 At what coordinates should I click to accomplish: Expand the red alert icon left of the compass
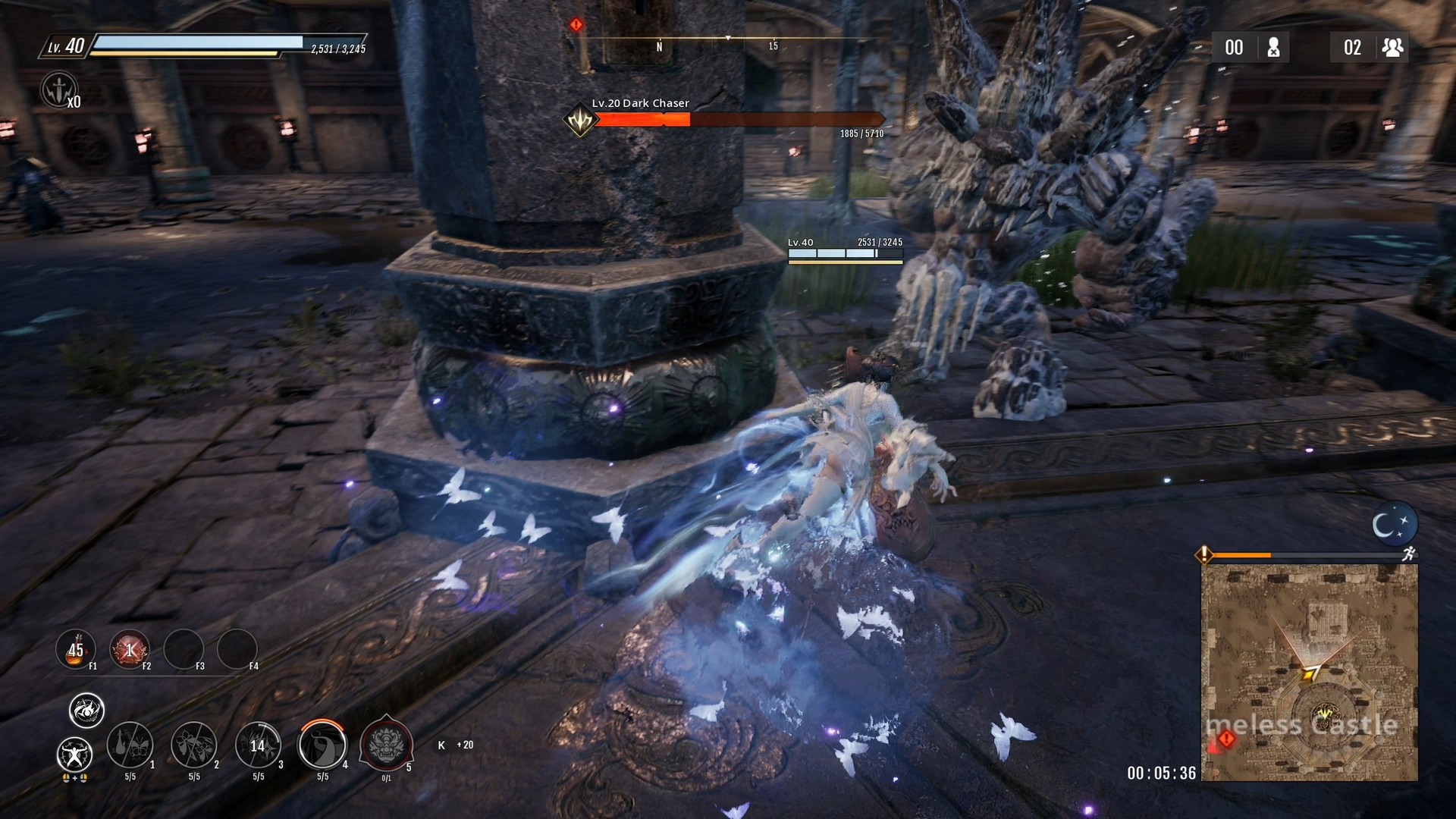click(576, 24)
